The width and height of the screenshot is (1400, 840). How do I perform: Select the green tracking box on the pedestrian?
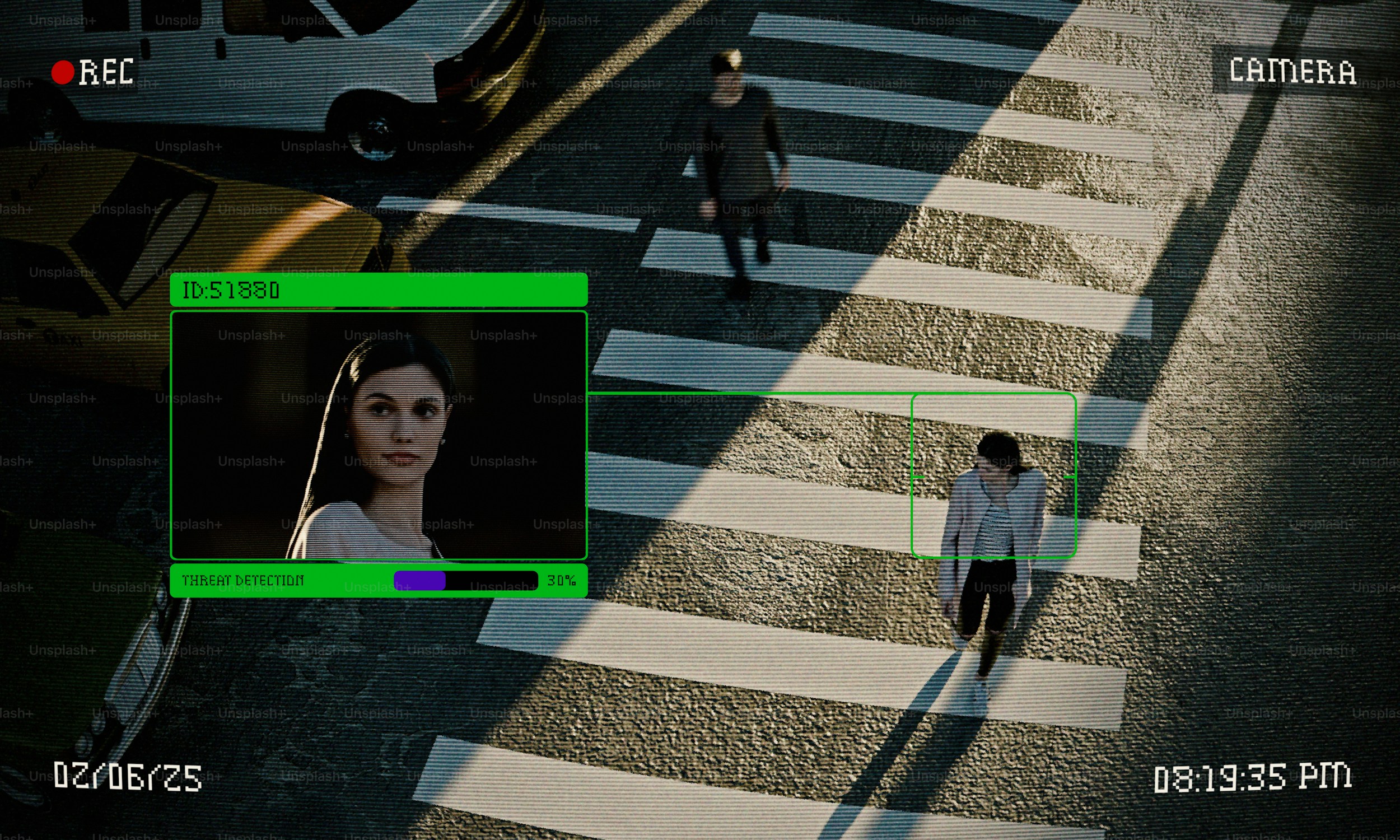(993, 475)
